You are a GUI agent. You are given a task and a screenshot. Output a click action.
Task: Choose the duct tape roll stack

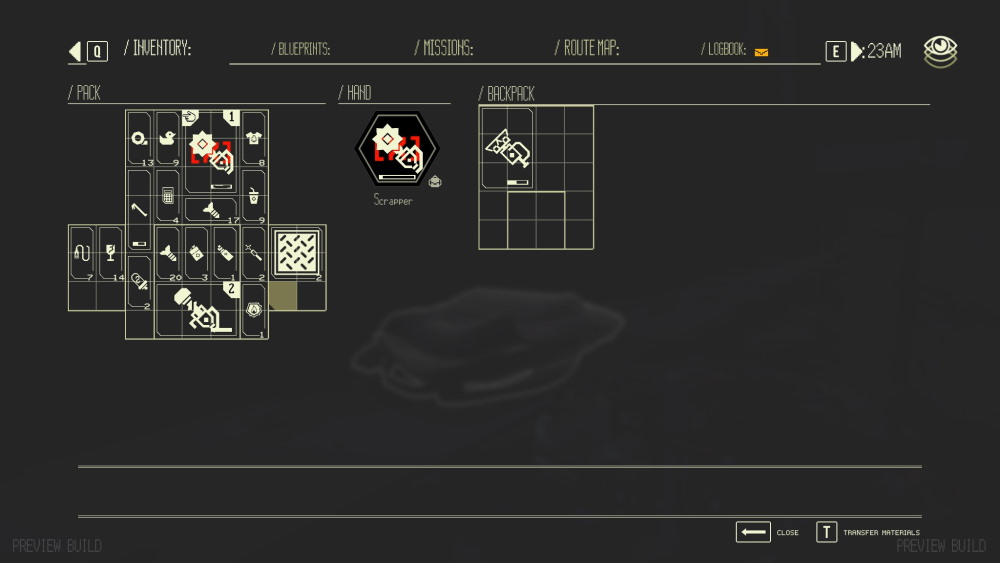pyautogui.click(x=139, y=139)
